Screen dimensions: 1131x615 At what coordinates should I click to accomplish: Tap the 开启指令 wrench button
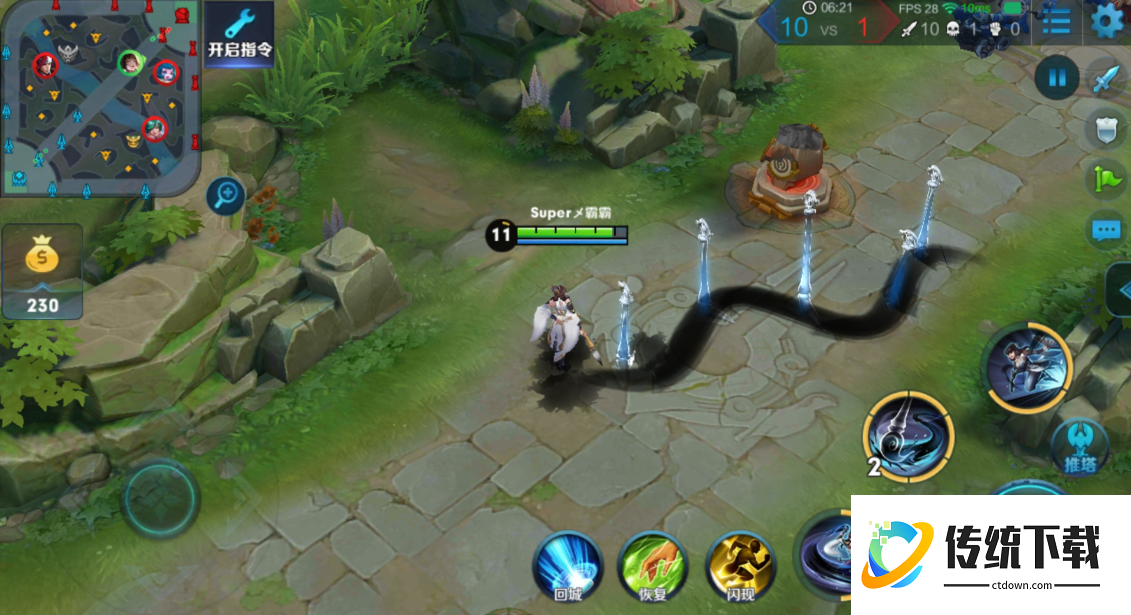pyautogui.click(x=239, y=35)
